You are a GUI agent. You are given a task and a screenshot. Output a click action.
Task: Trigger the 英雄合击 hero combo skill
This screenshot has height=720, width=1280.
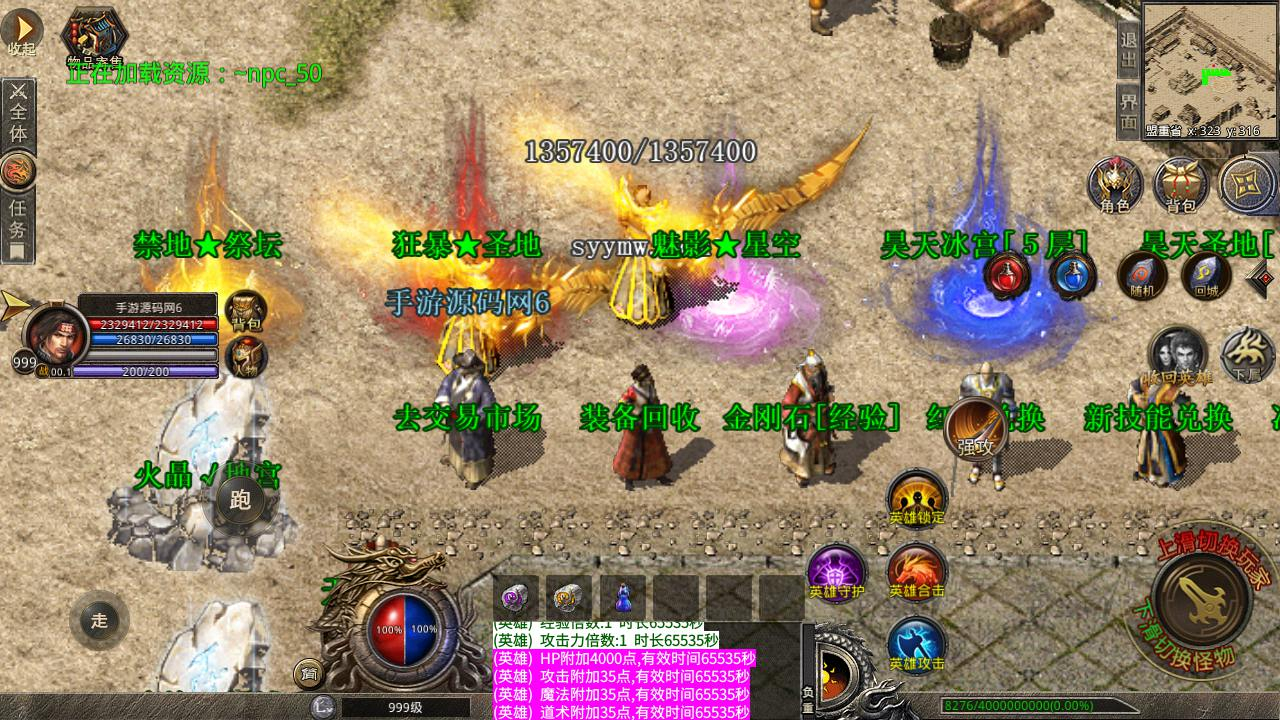[x=916, y=572]
